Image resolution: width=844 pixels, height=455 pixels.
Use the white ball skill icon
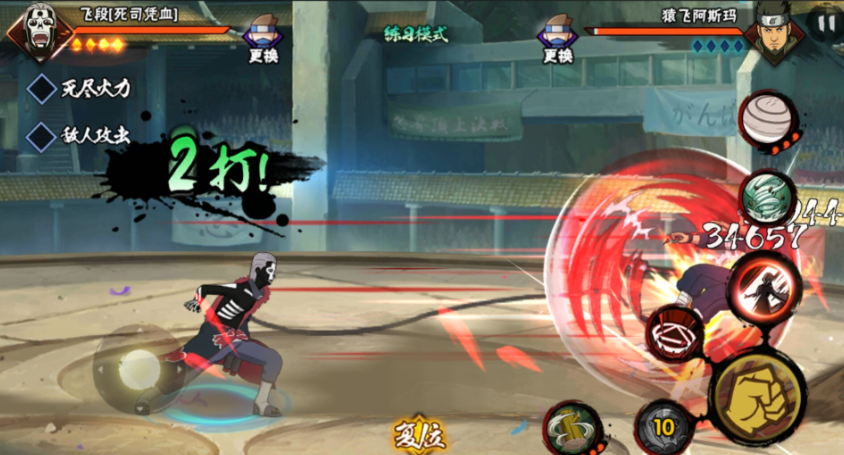point(768,121)
